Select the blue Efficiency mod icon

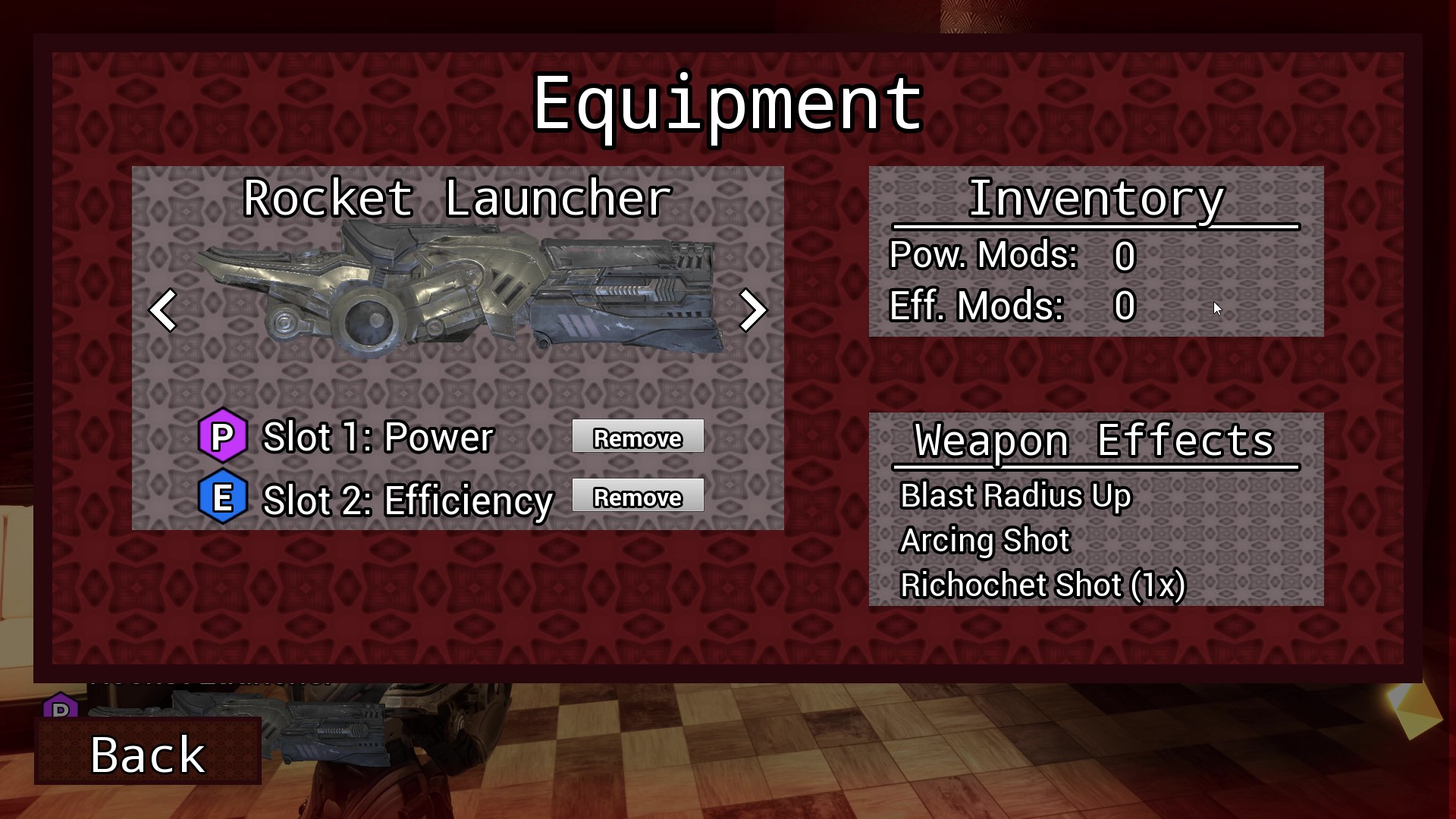click(222, 498)
